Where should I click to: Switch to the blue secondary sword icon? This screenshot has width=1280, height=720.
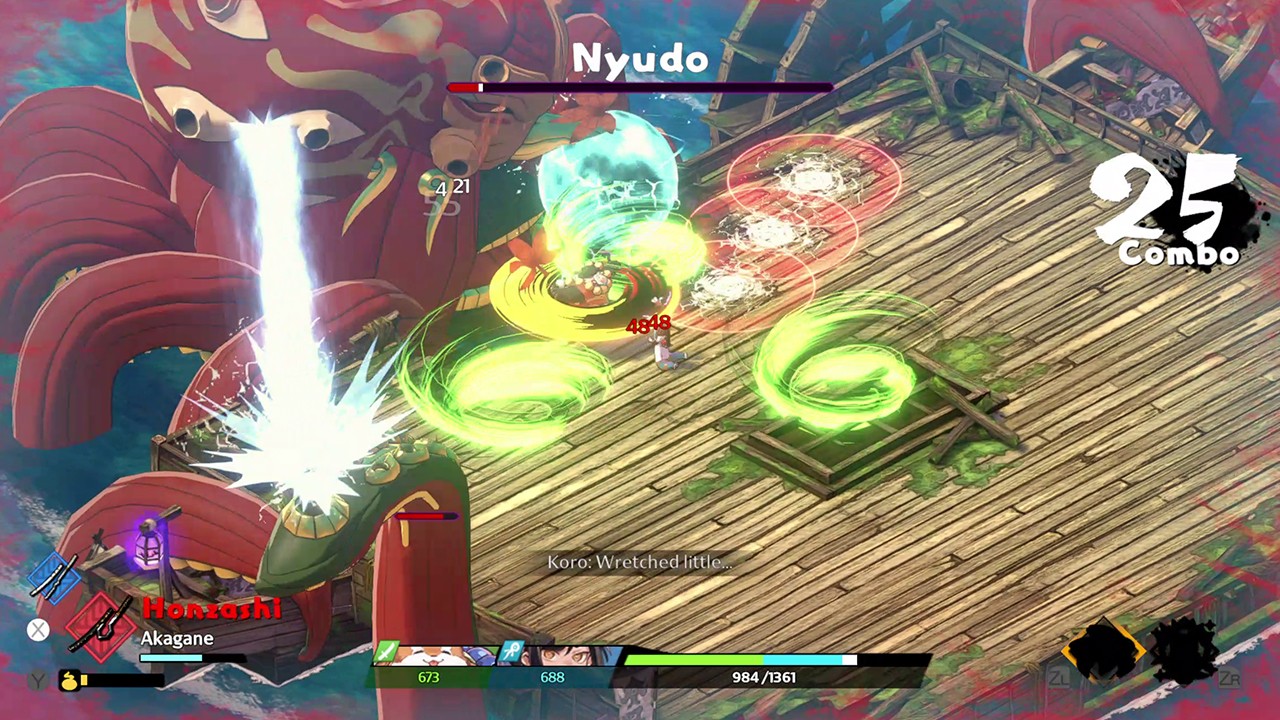tap(52, 577)
